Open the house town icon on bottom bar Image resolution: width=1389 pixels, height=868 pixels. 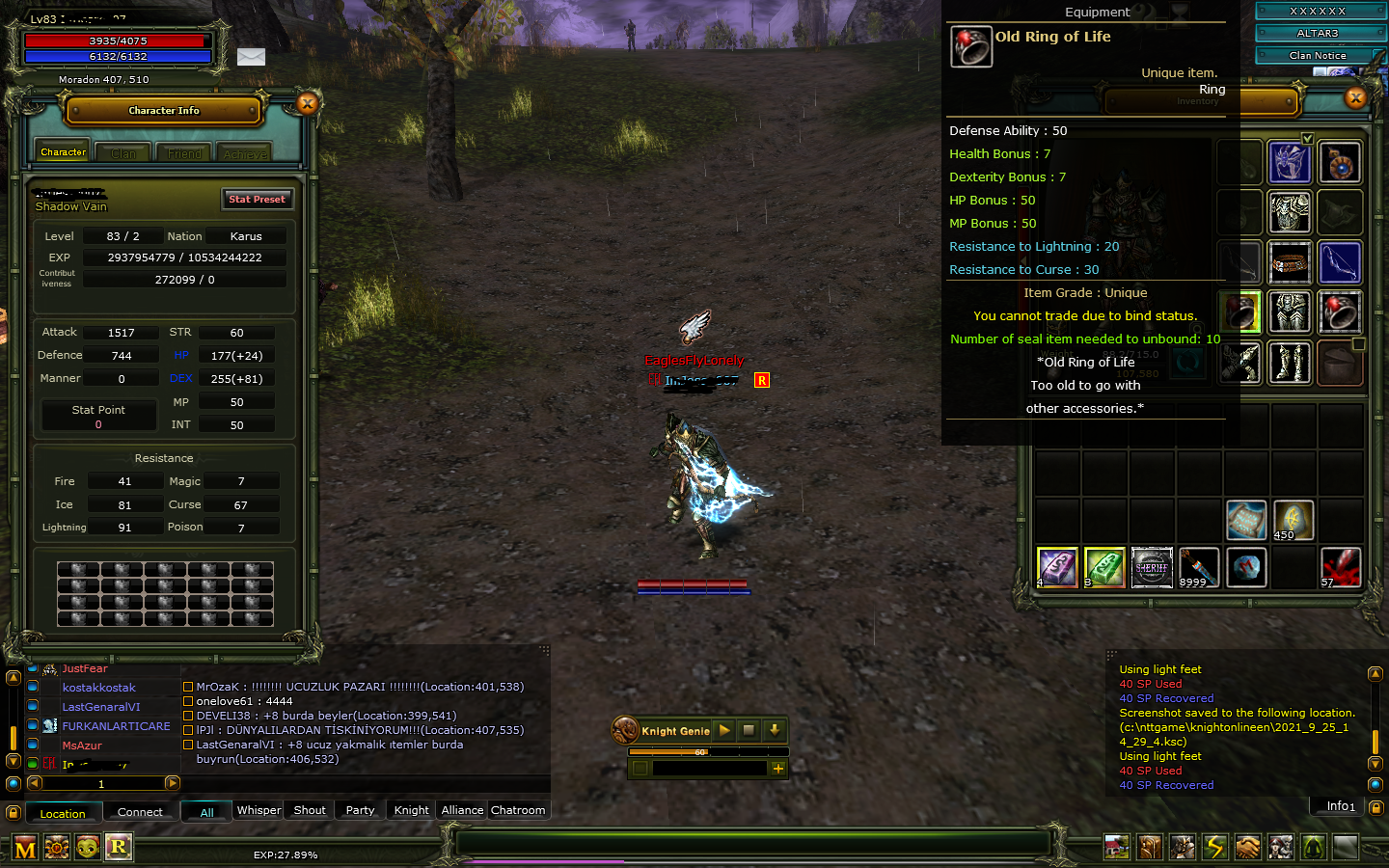[x=1116, y=847]
